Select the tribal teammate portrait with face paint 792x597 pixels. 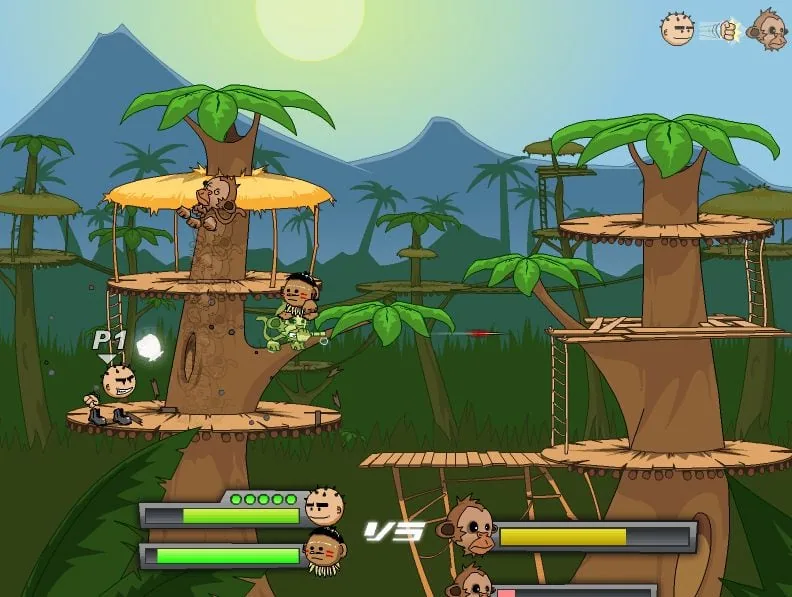[x=324, y=549]
